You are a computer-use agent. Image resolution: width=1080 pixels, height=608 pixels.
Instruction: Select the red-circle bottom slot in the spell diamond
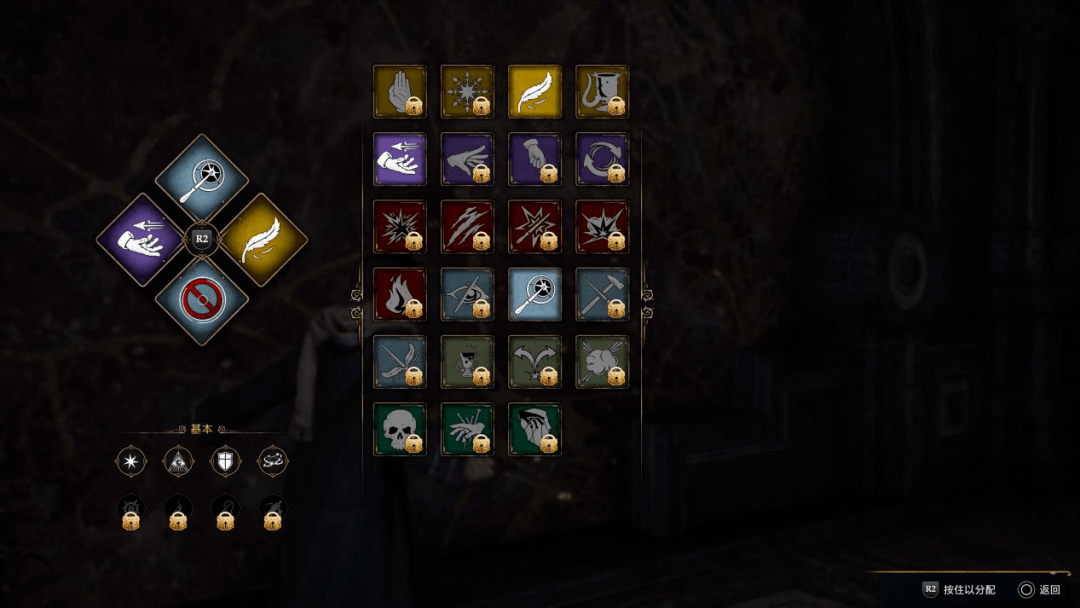click(201, 299)
